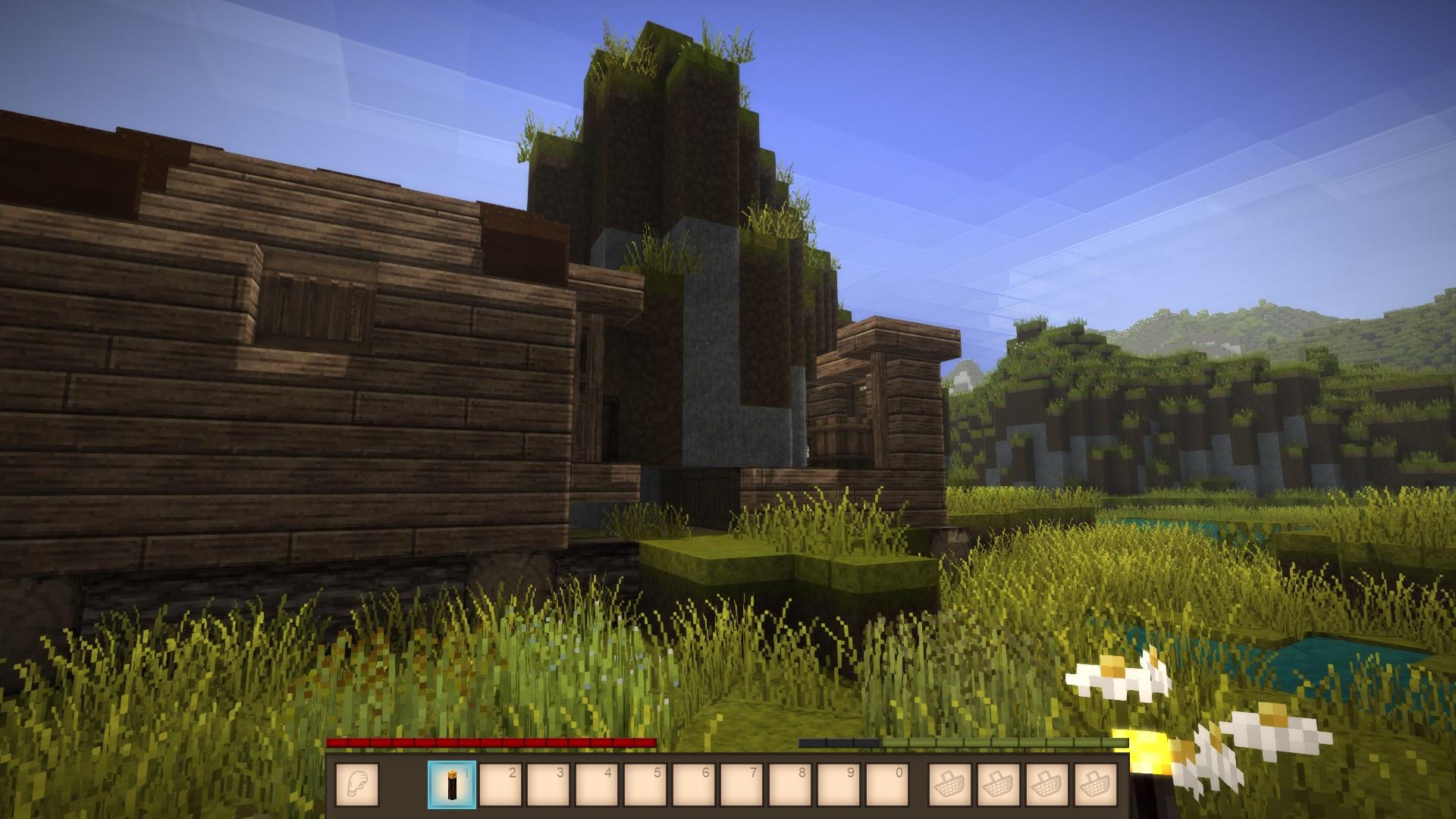The image size is (1456, 819).
Task: Choose the hotbar slot labeled 5
Action: [x=645, y=784]
